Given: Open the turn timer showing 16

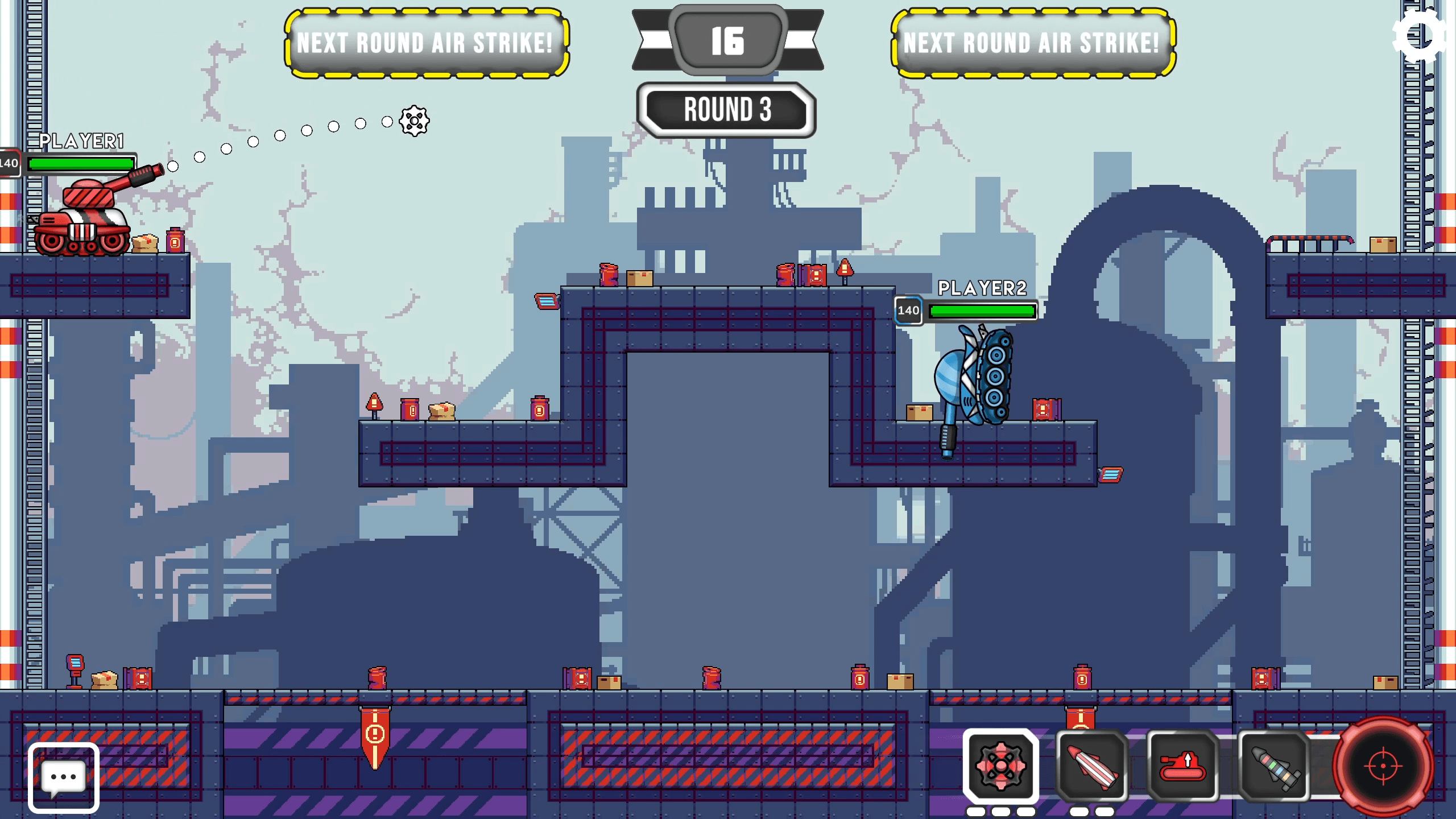Looking at the screenshot, I should pyautogui.click(x=728, y=40).
